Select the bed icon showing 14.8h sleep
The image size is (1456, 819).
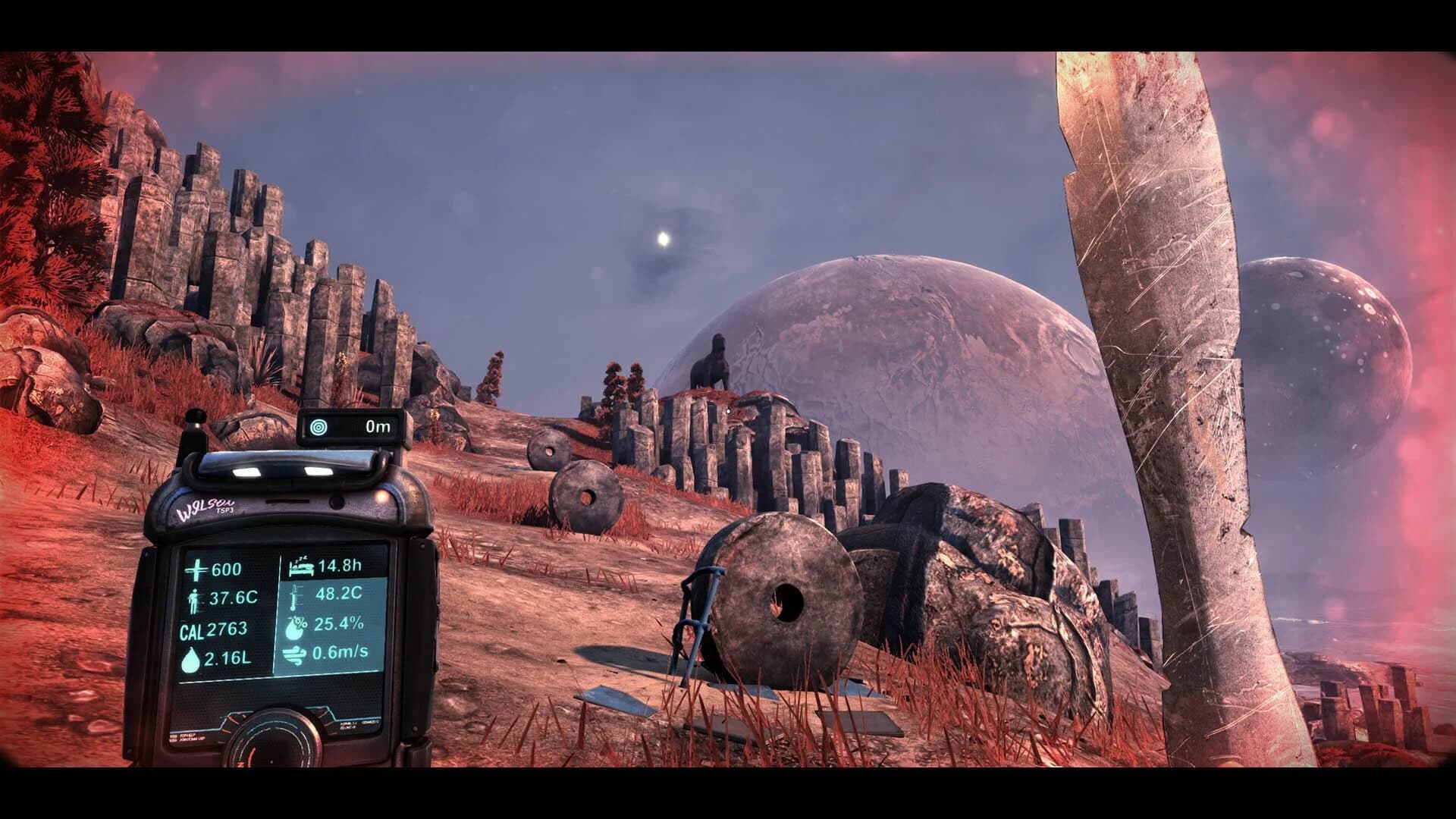point(300,566)
